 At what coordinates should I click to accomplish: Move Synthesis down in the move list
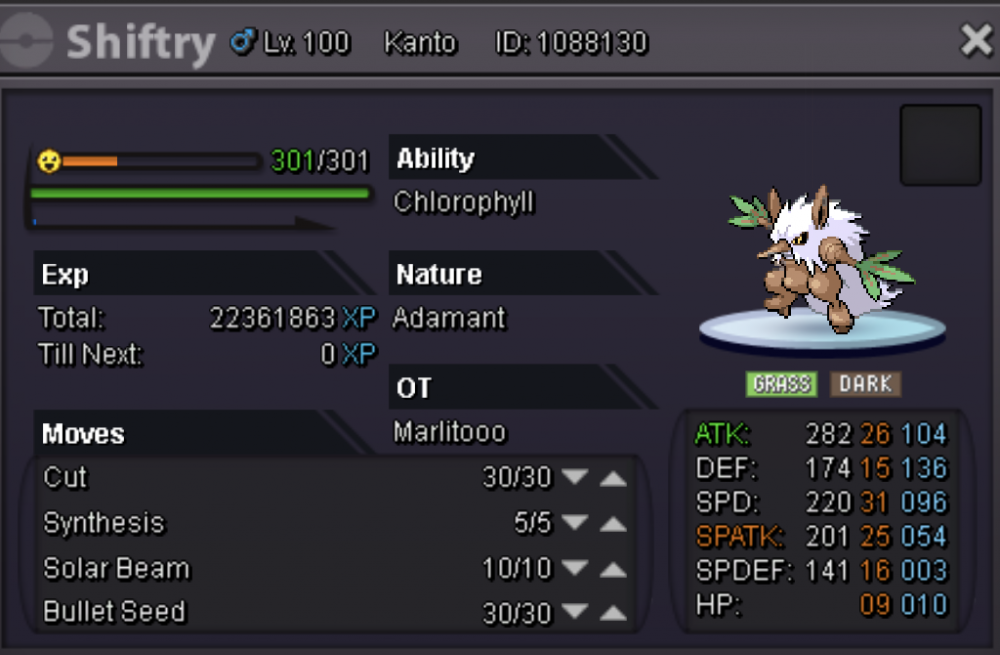tap(574, 524)
